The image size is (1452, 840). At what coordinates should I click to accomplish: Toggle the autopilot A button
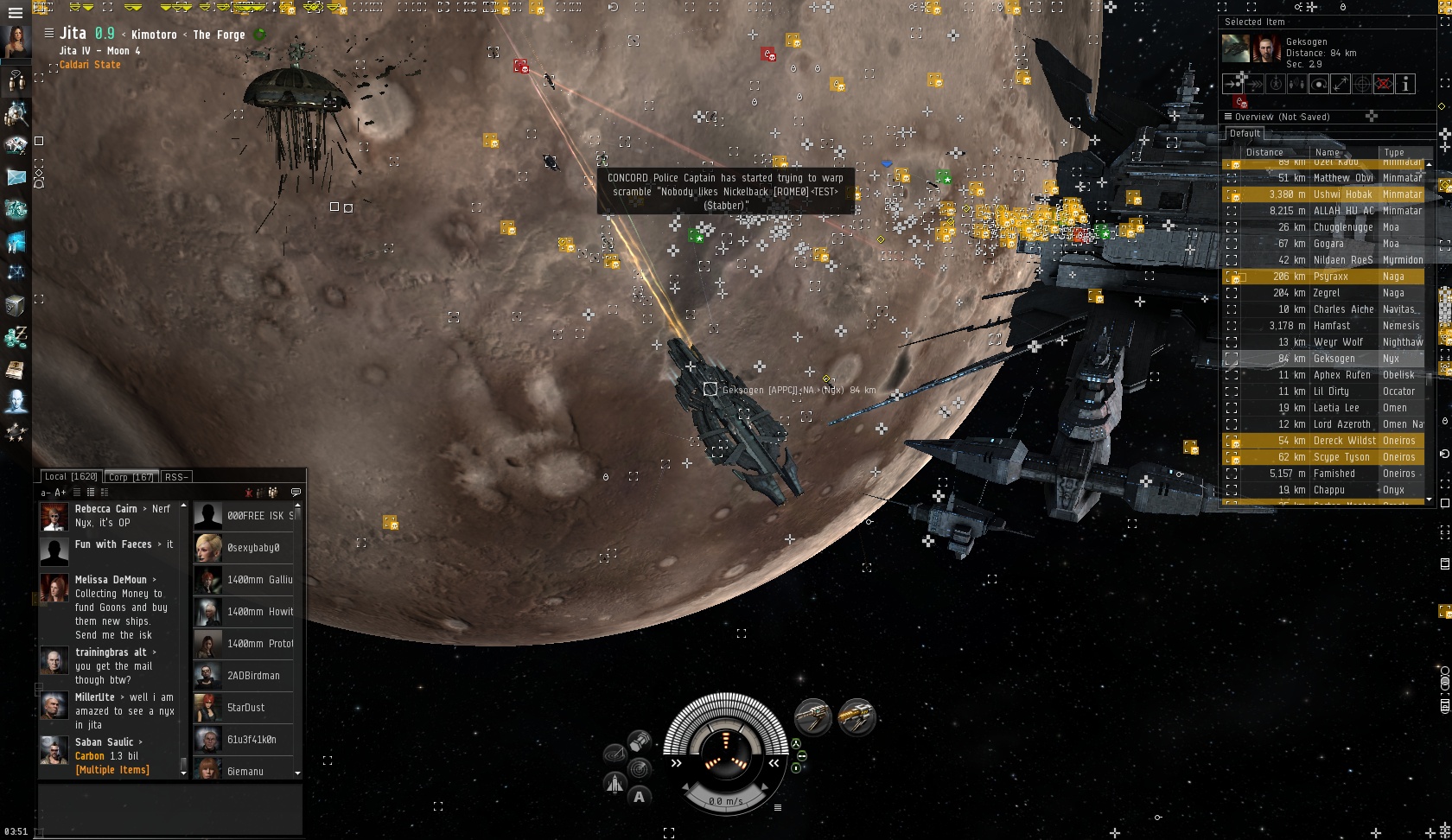point(639,797)
